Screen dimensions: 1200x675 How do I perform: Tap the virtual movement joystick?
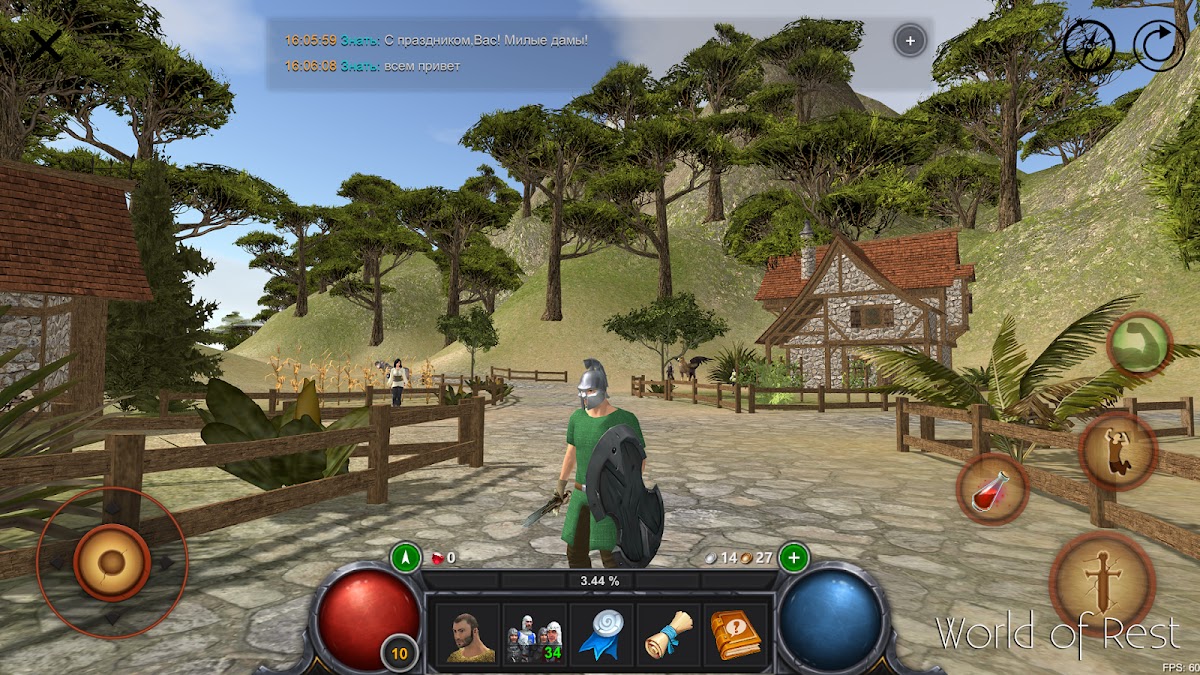point(111,562)
